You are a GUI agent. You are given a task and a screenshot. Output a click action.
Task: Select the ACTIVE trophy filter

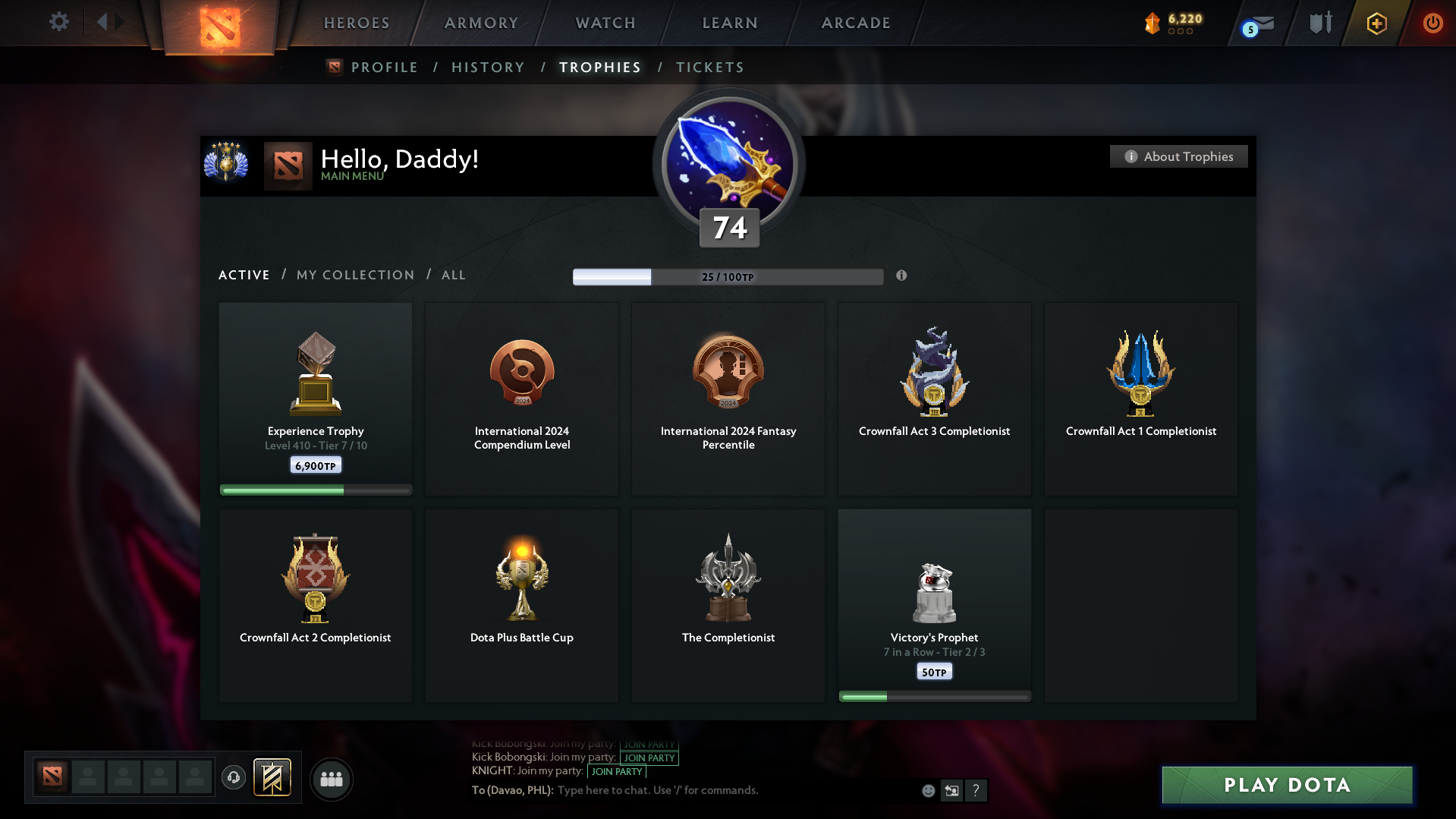(x=244, y=275)
